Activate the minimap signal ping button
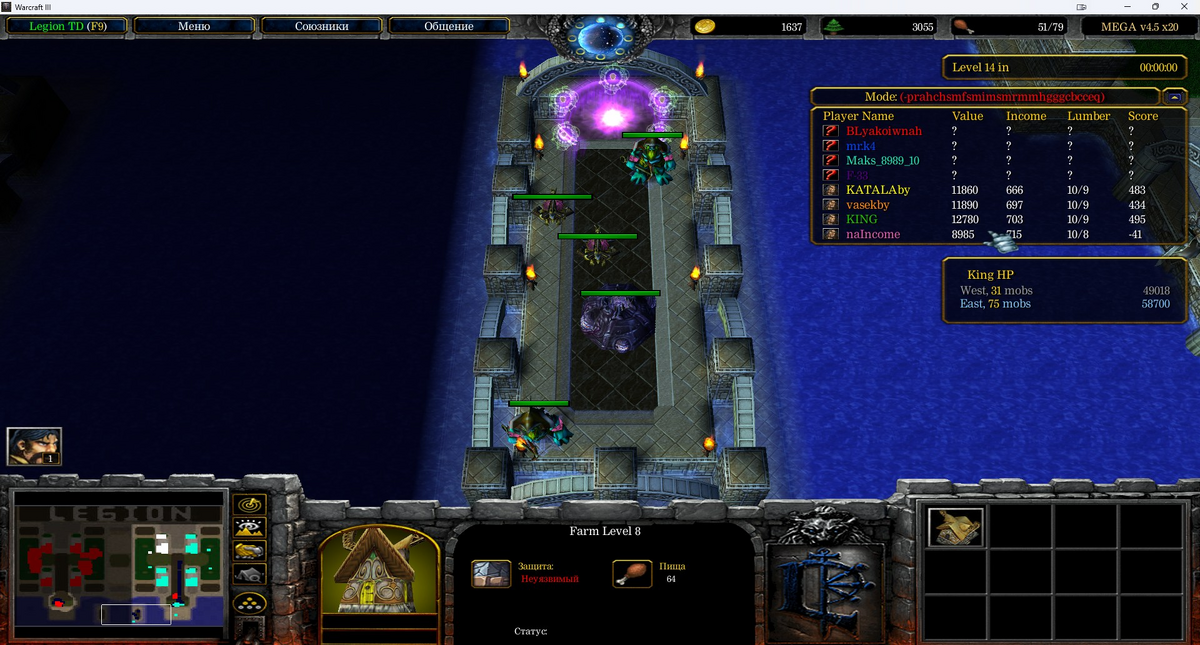1200x645 pixels. tap(249, 503)
